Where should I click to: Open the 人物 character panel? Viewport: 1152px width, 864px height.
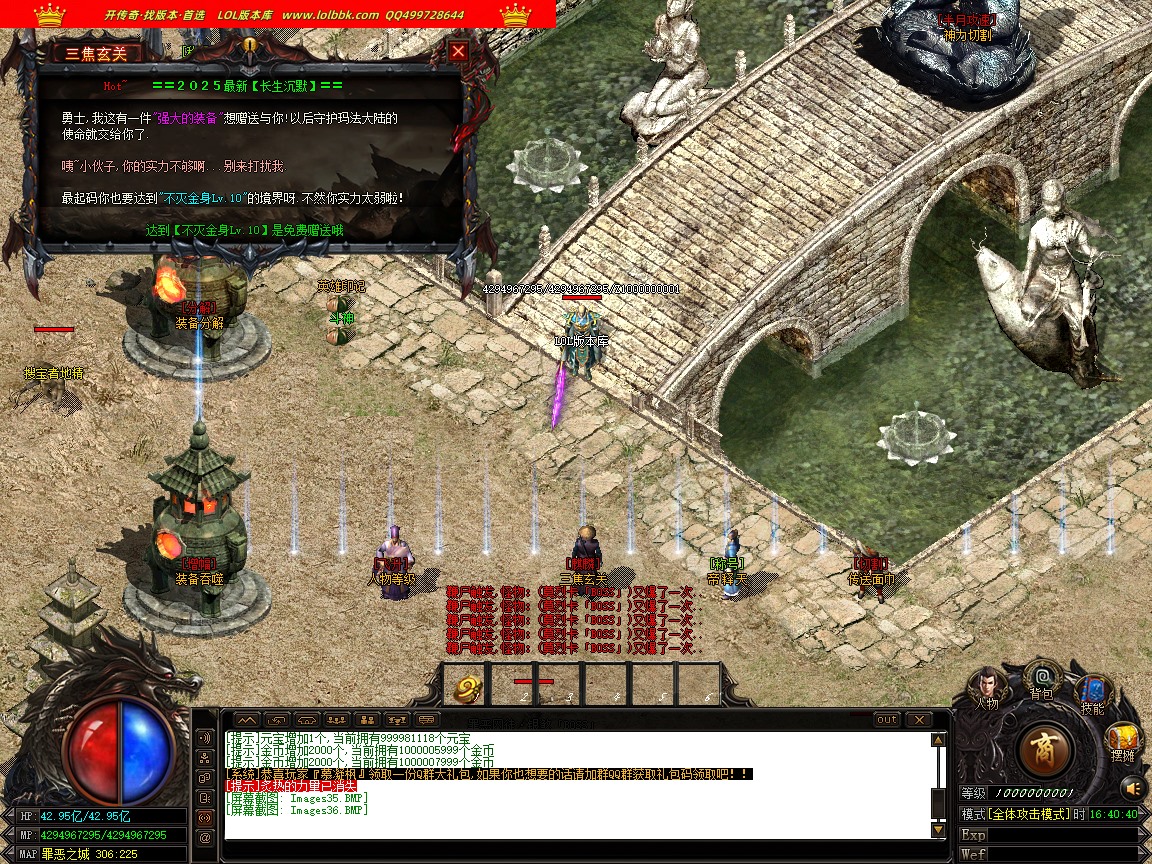click(x=986, y=687)
